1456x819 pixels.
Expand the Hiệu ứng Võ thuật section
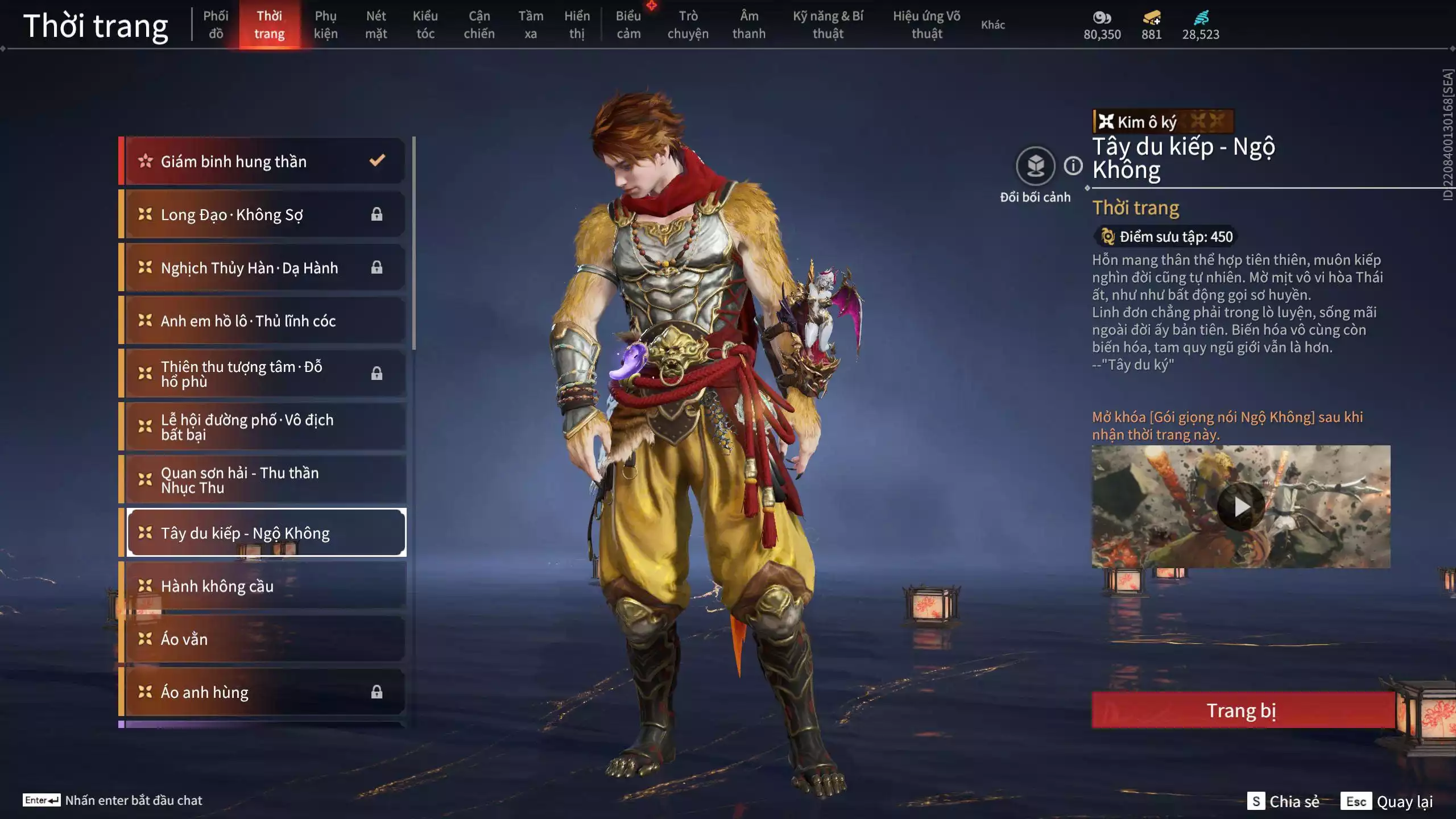927,24
